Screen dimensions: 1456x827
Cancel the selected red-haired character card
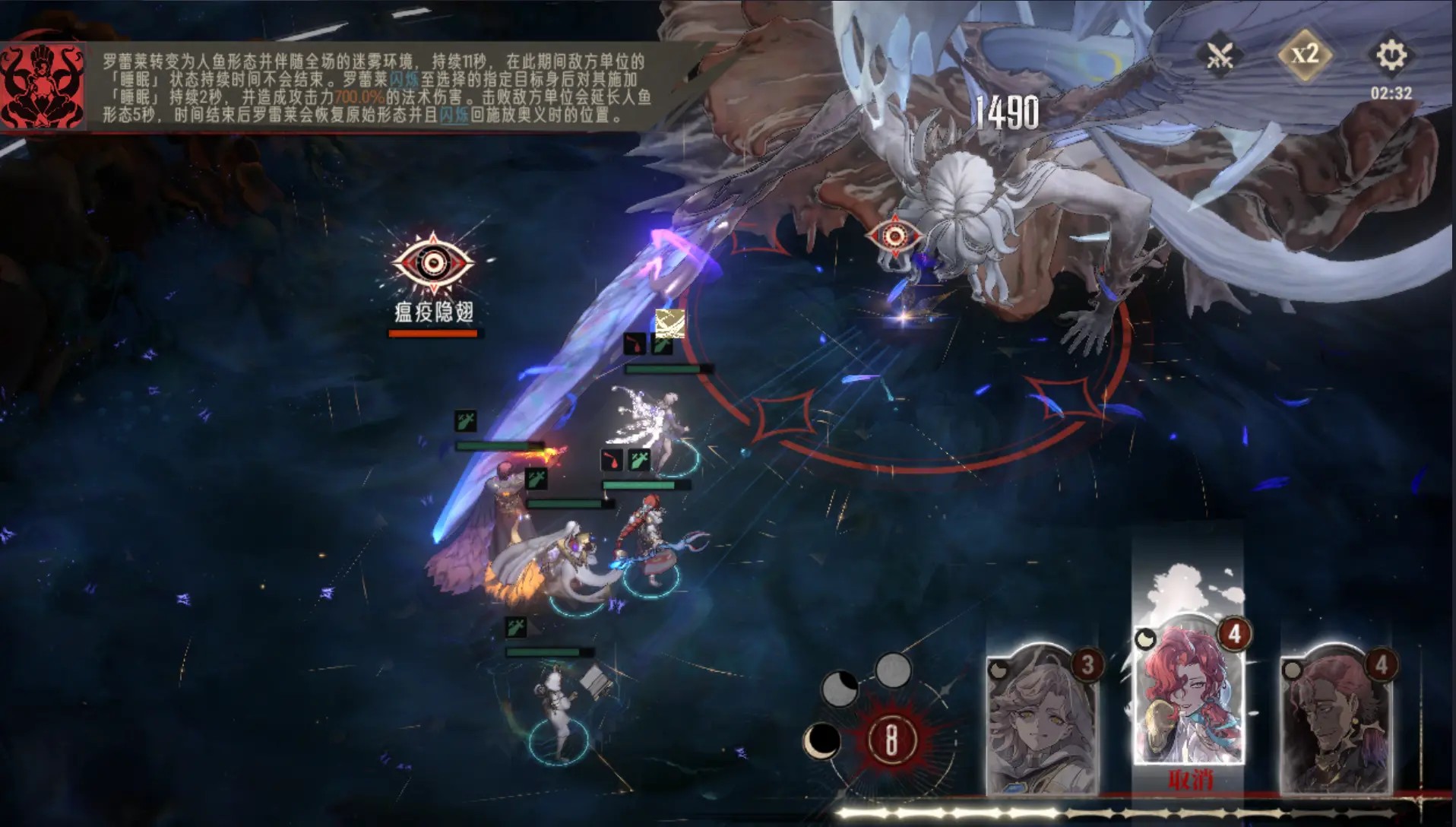(x=1189, y=780)
